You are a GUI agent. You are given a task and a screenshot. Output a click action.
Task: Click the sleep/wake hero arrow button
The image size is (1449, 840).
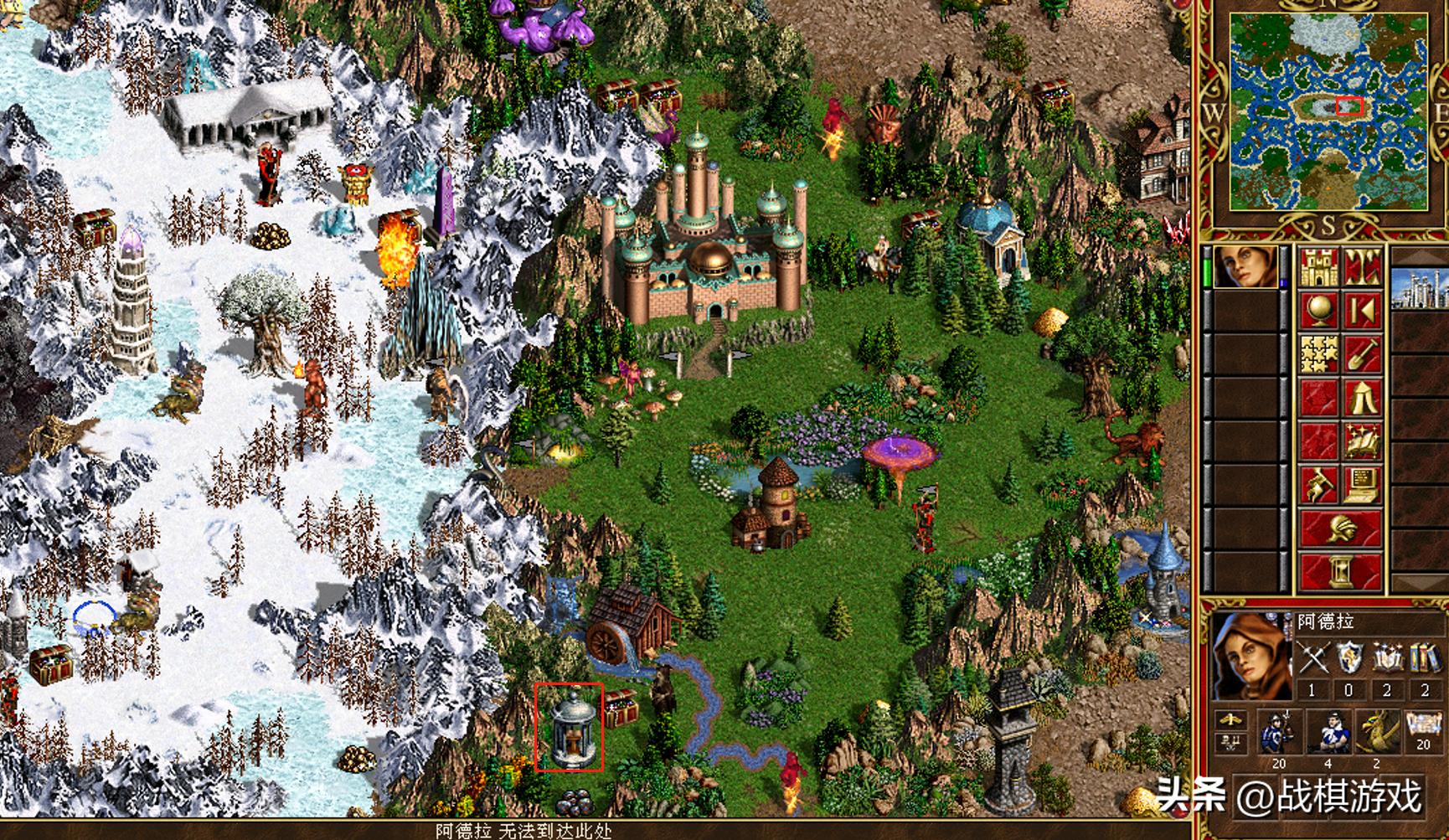(1362, 312)
